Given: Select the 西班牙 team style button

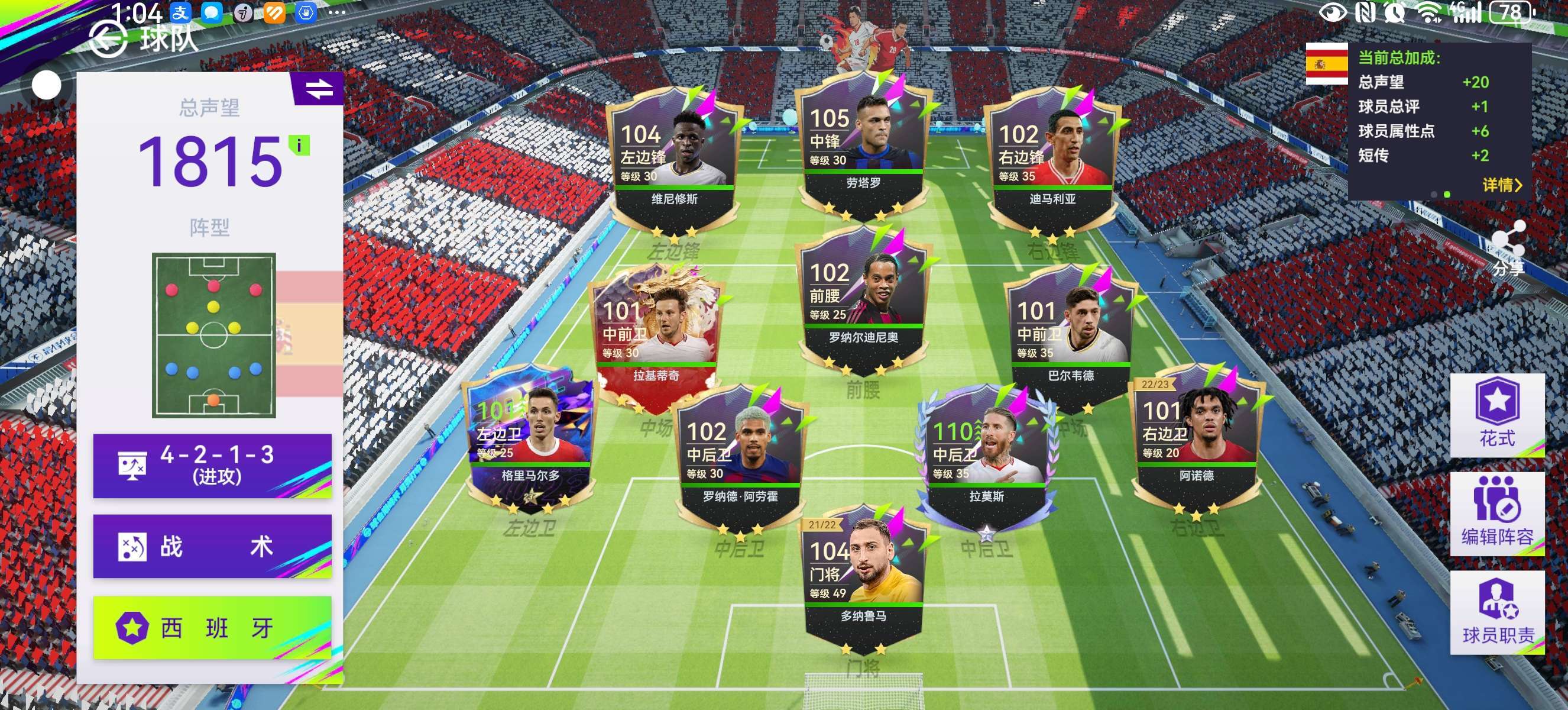Looking at the screenshot, I should (212, 627).
